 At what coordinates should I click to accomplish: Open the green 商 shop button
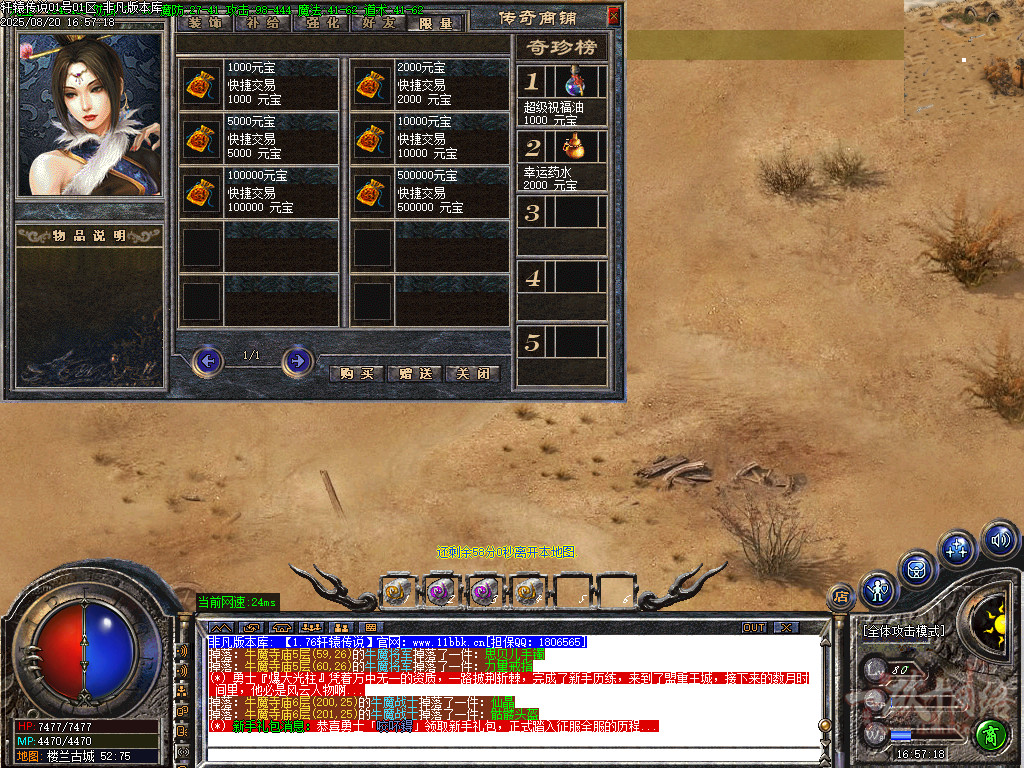(990, 734)
